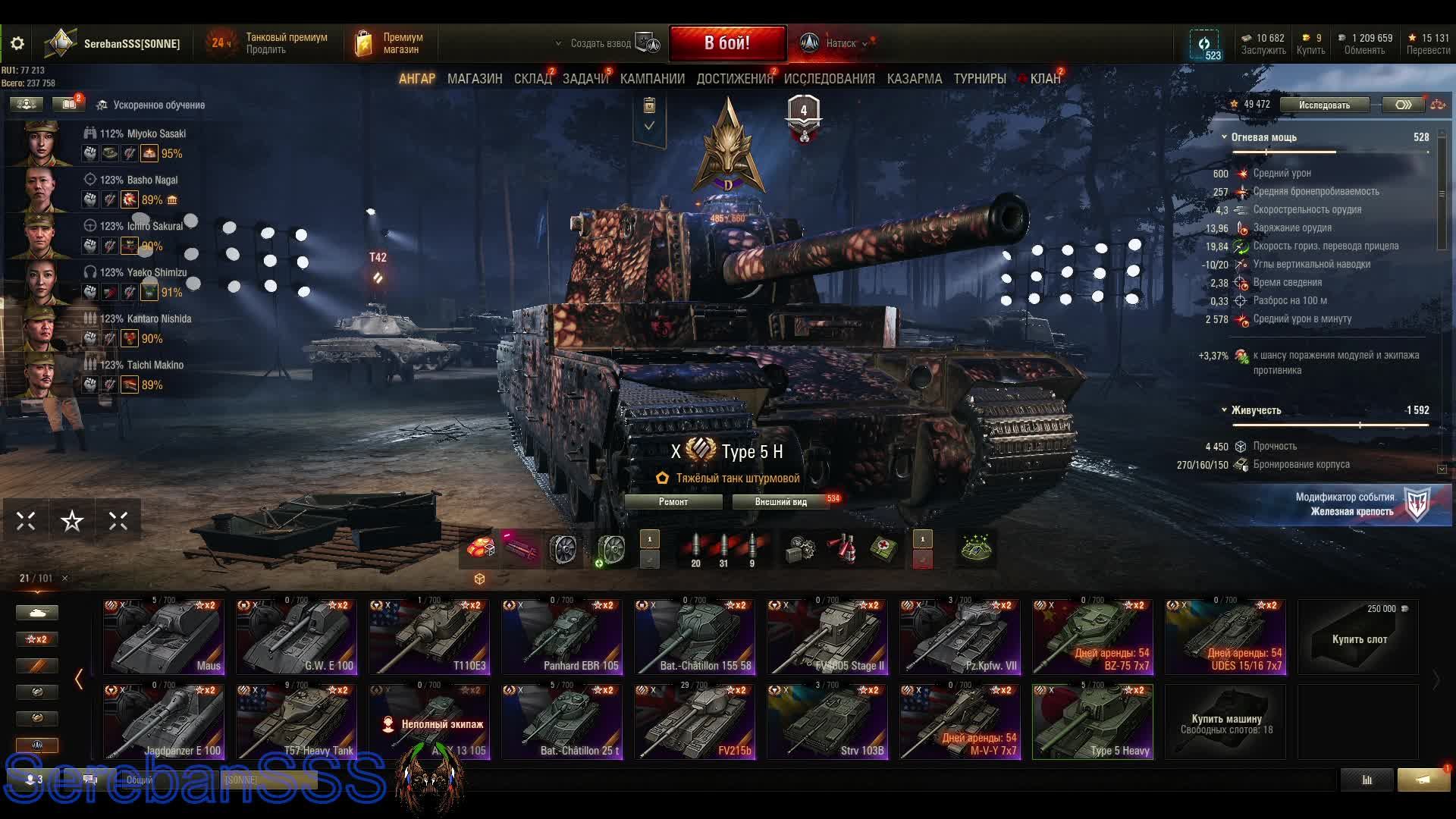Viewport: 1456px width, 819px height.
Task: Choose the Strv 103B tank
Action: coord(827,722)
